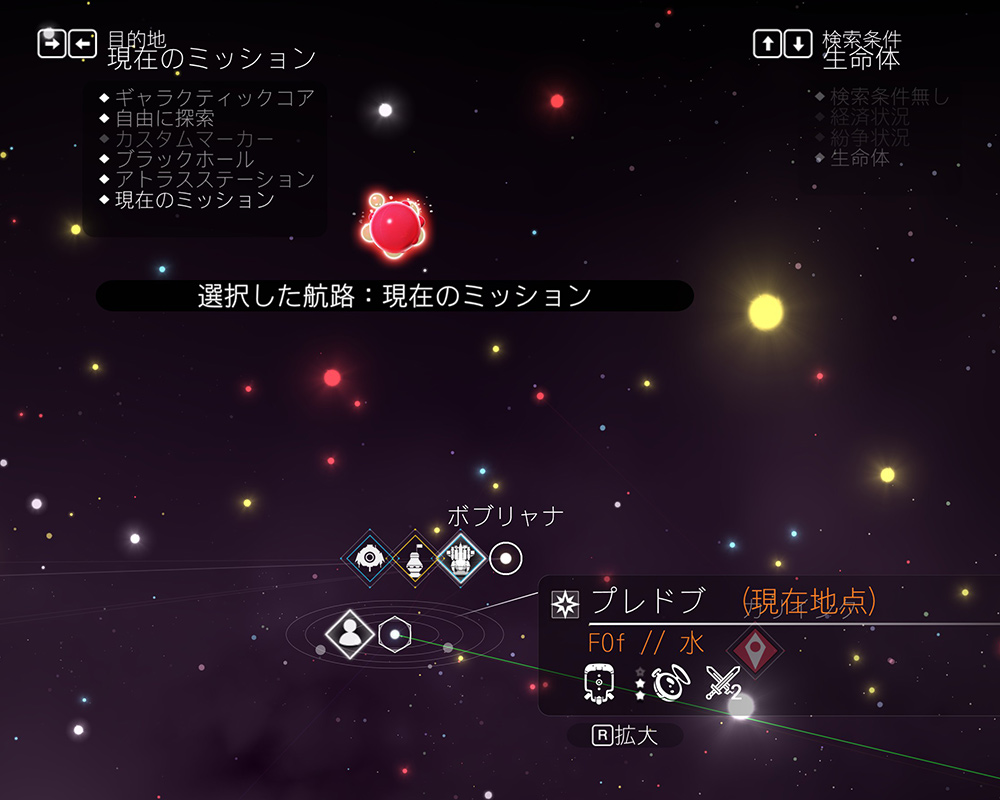Switch the filter to 経済状況
1000x800 pixels.
click(x=870, y=117)
